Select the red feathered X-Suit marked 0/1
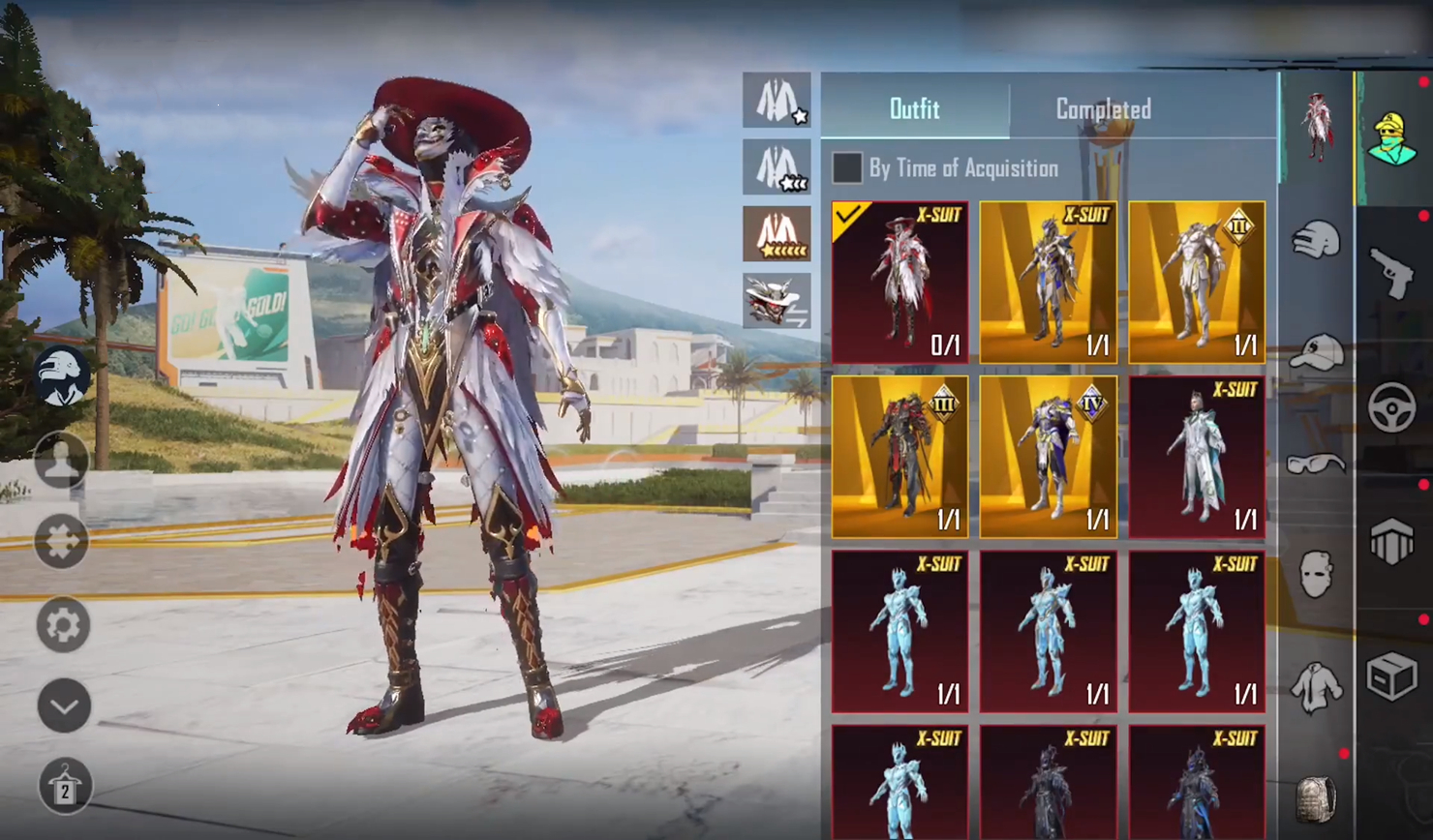 [x=899, y=282]
